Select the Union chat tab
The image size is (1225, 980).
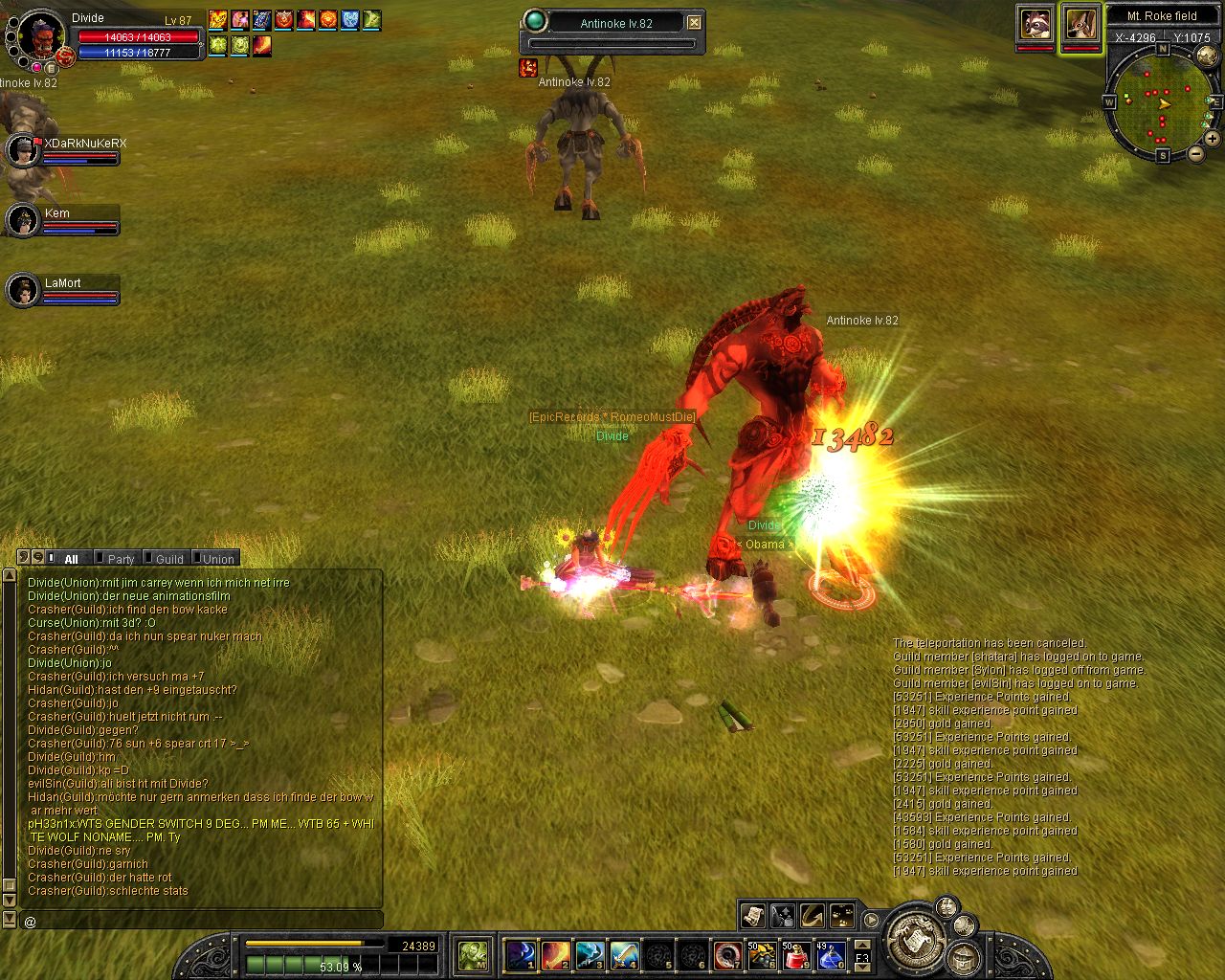tap(218, 559)
